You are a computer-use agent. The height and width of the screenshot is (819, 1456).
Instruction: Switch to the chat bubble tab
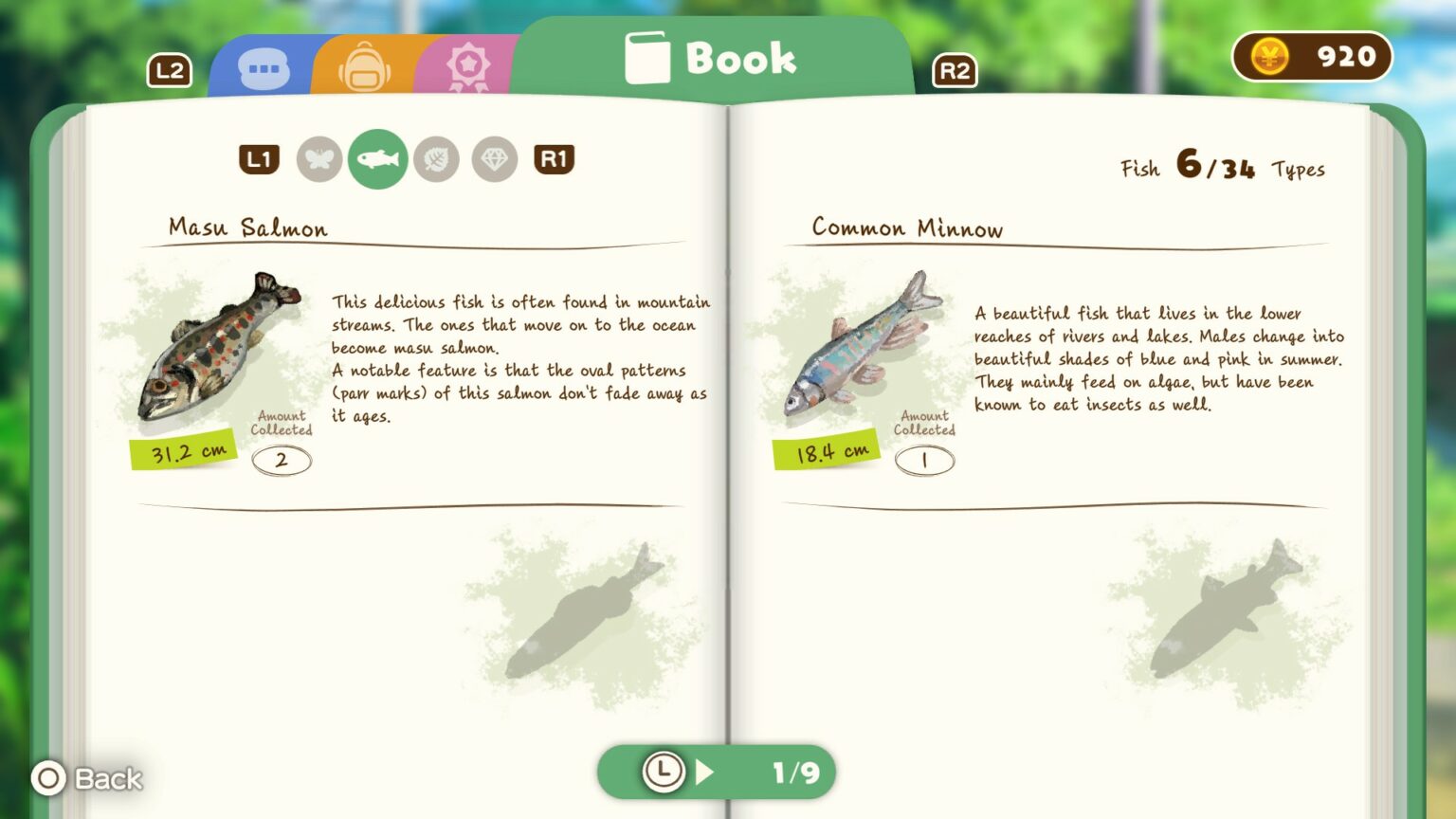(264, 69)
